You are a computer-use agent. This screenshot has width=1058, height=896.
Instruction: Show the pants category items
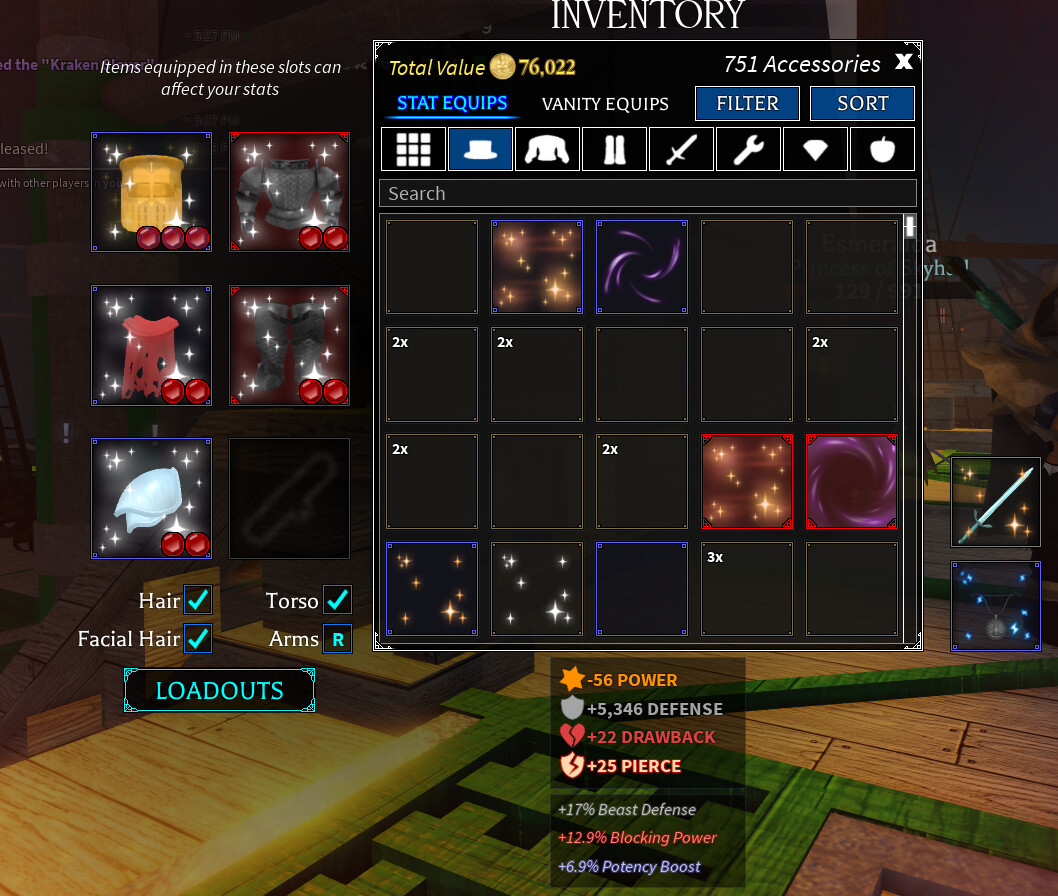pyautogui.click(x=614, y=149)
